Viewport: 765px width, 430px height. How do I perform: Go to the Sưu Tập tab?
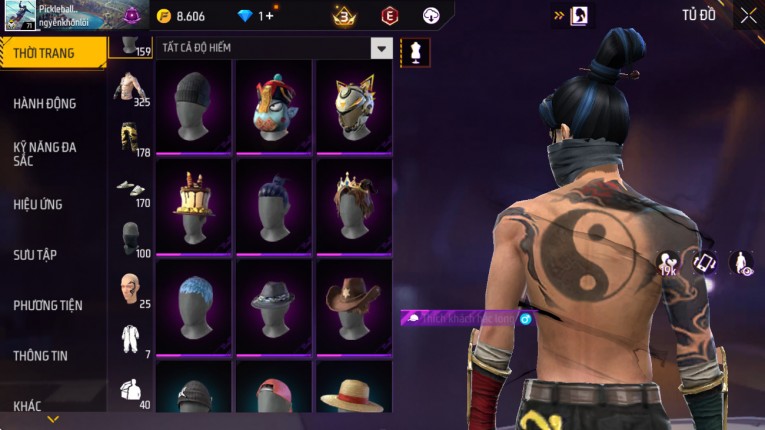tap(35, 255)
